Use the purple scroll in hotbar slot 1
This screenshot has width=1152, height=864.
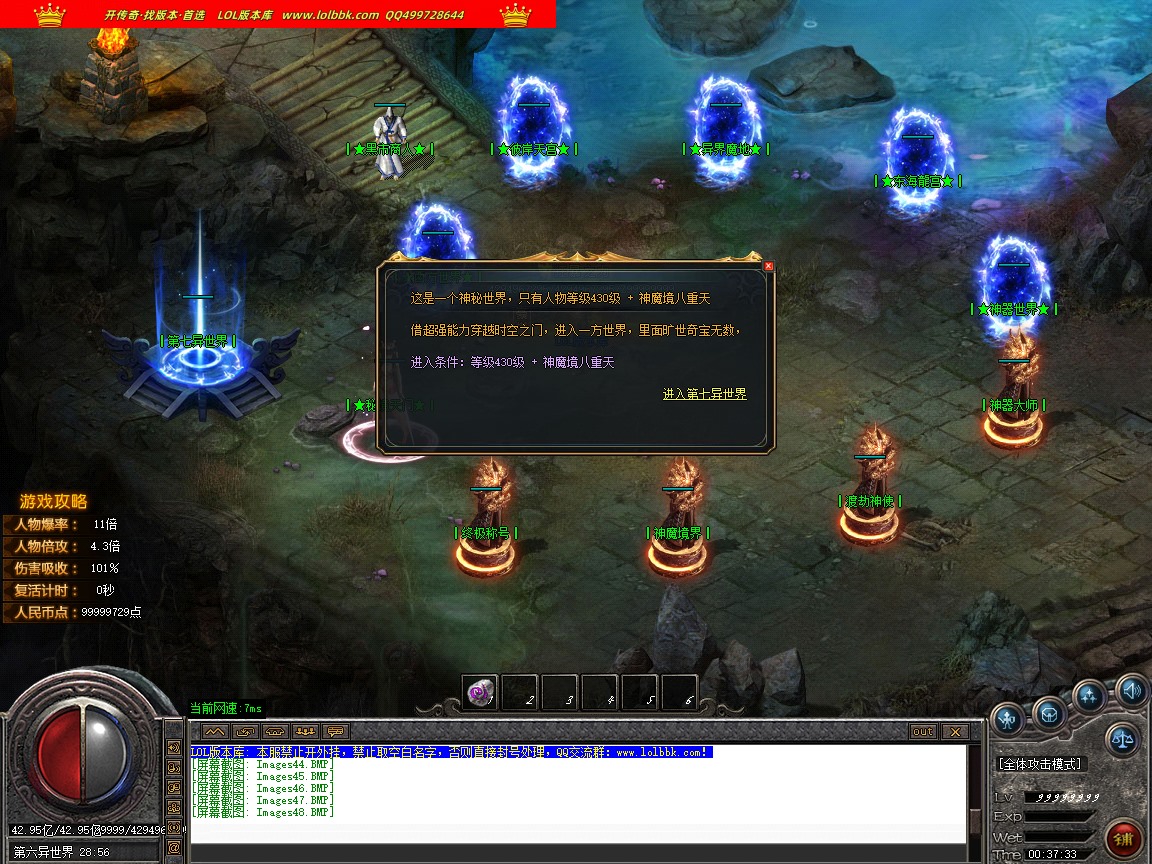tap(479, 692)
